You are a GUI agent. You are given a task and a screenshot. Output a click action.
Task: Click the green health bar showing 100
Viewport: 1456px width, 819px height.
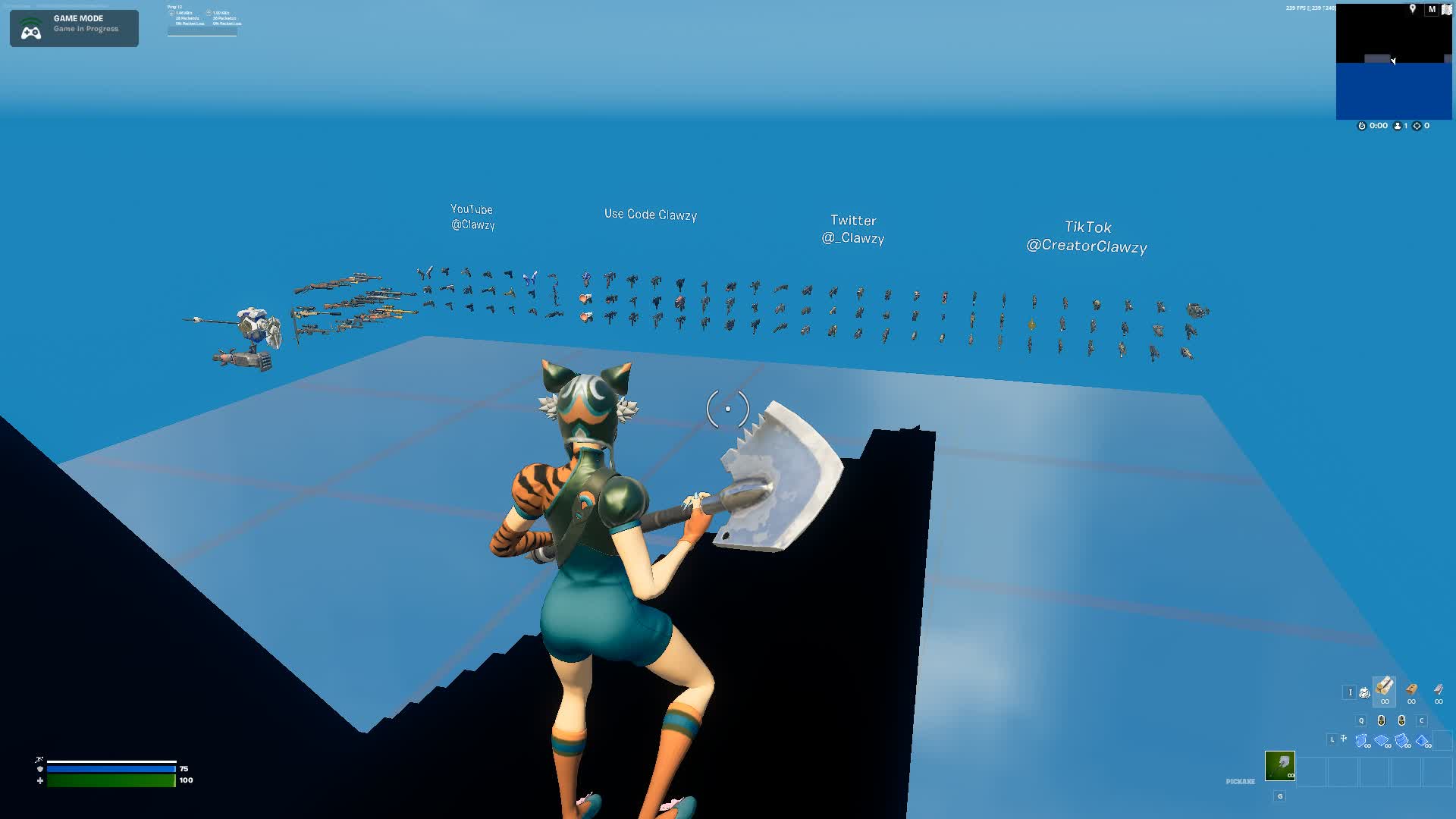110,779
